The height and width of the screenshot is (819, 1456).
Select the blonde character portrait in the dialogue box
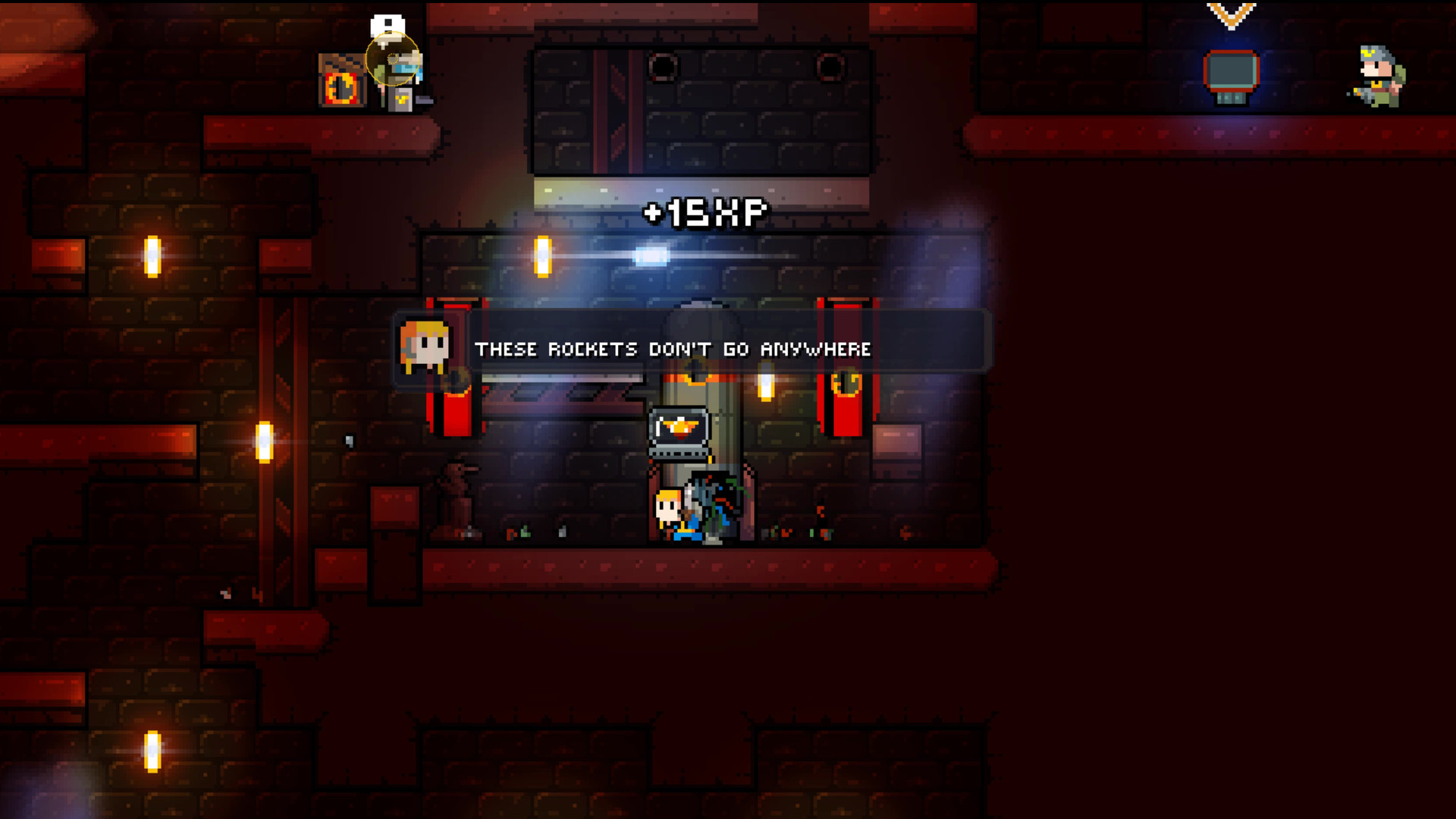426,346
